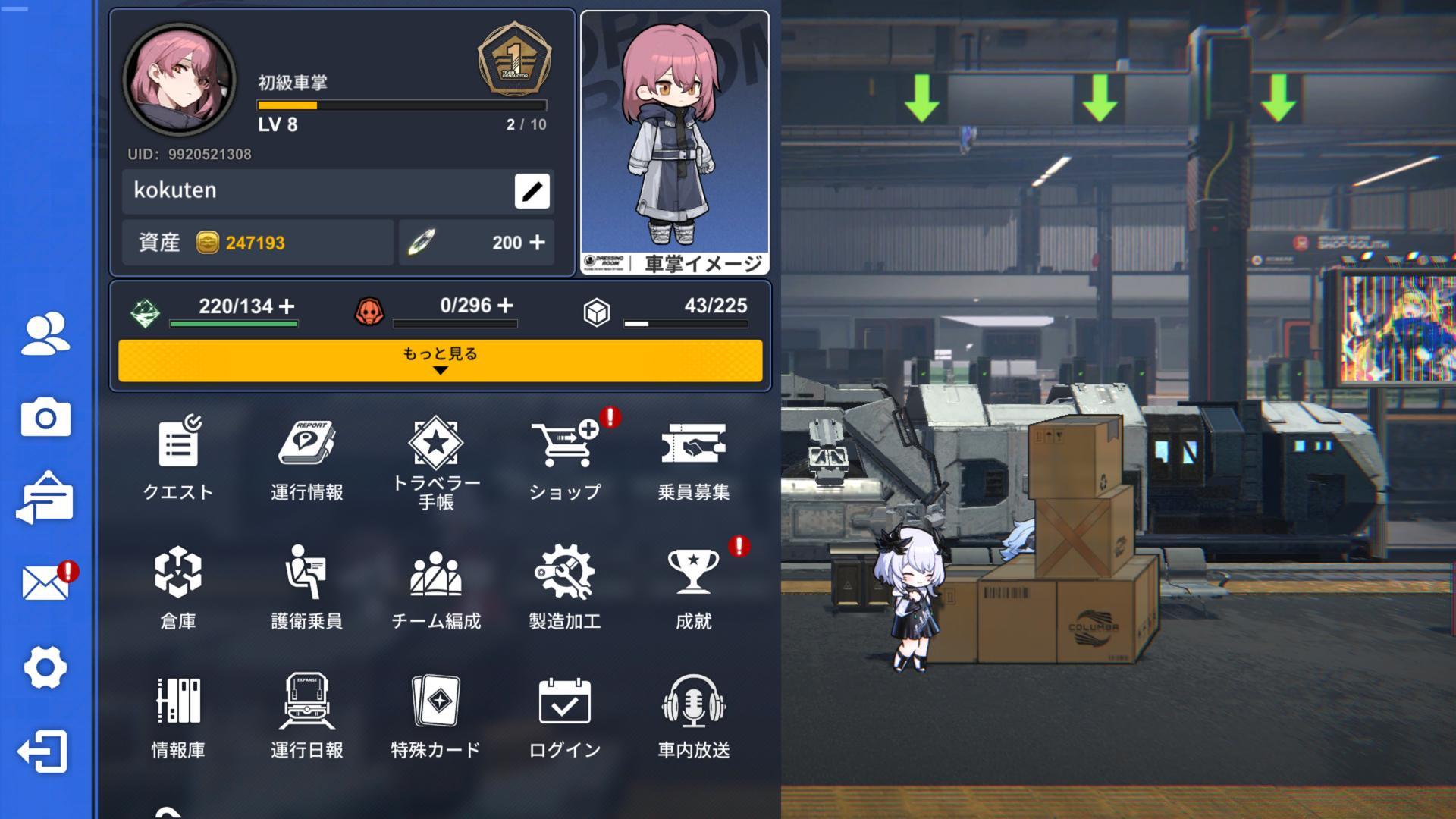
Task: Open 護衛乗員 escort crew menu
Action: point(306,586)
